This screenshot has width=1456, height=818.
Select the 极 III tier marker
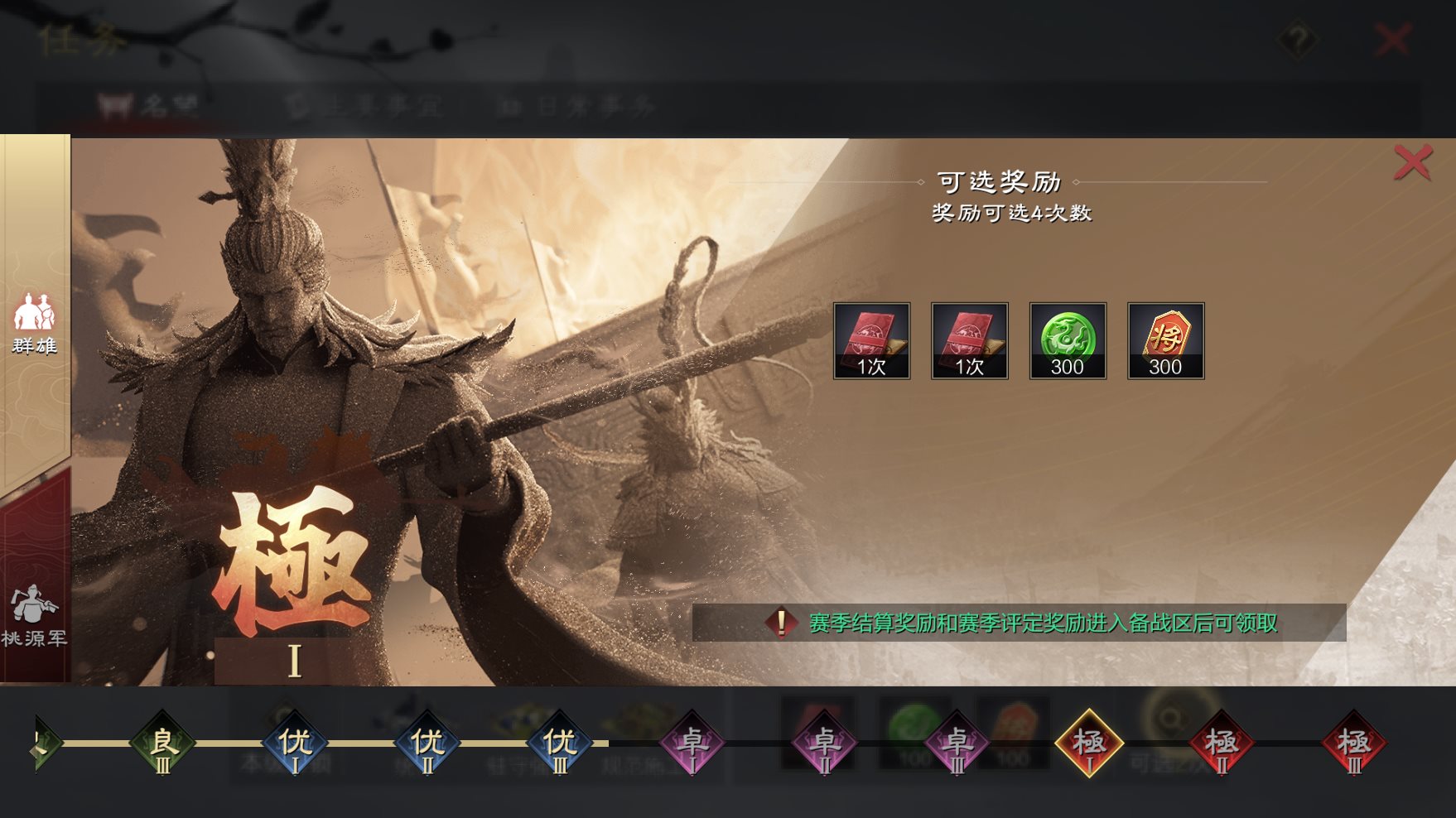[1354, 743]
